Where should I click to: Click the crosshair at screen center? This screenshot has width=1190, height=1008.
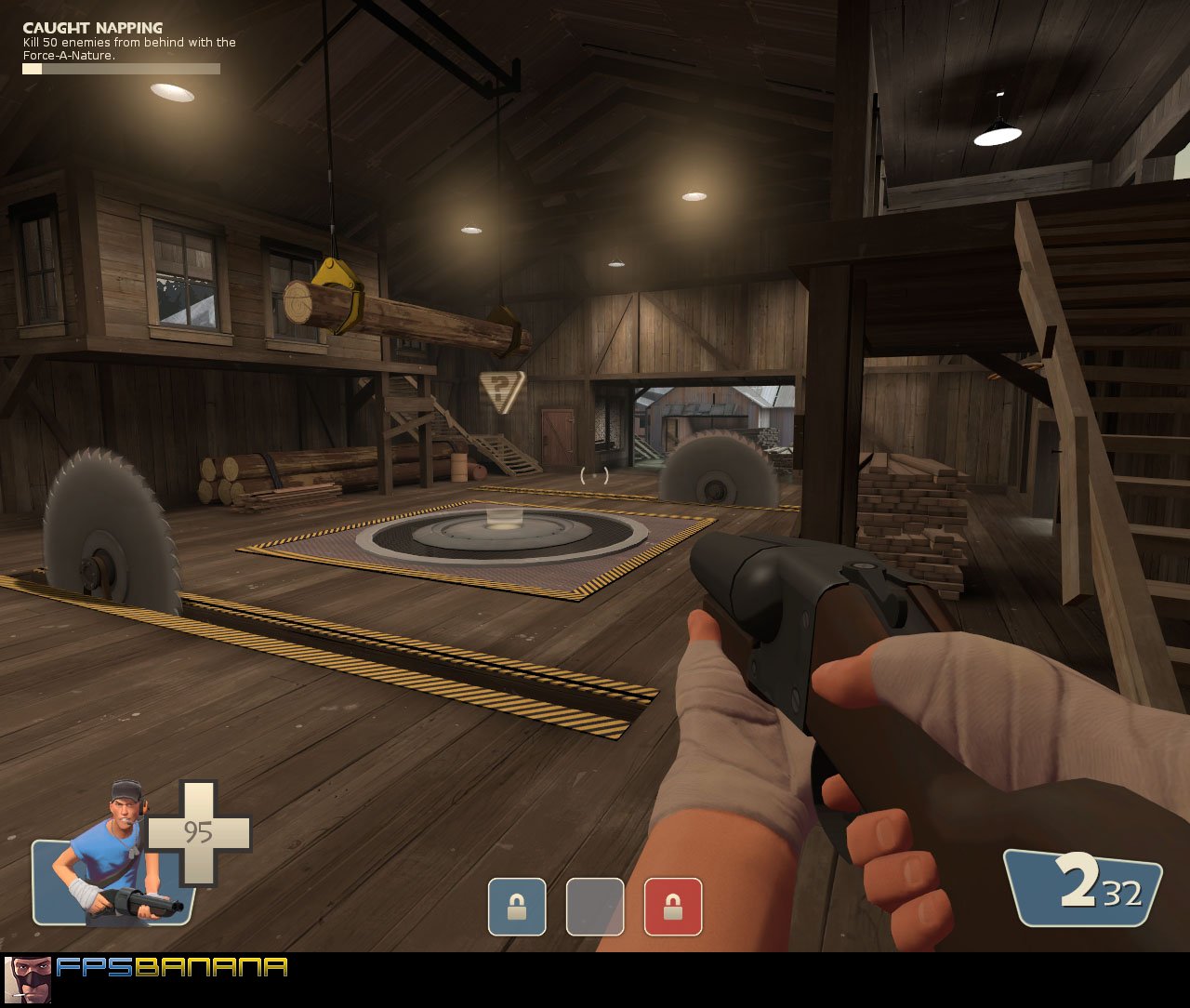[595, 476]
